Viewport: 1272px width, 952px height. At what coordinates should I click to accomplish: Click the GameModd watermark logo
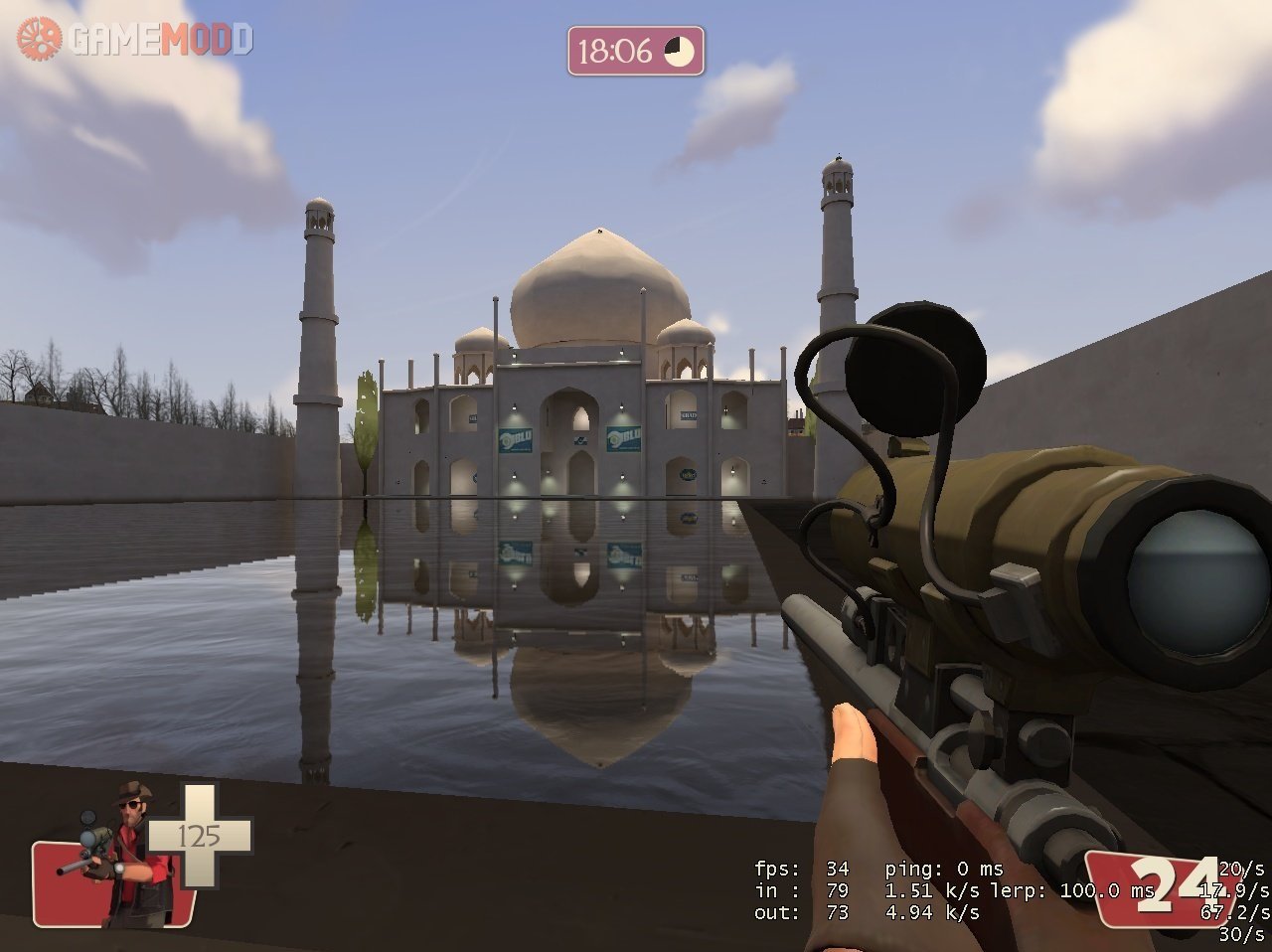[135, 39]
